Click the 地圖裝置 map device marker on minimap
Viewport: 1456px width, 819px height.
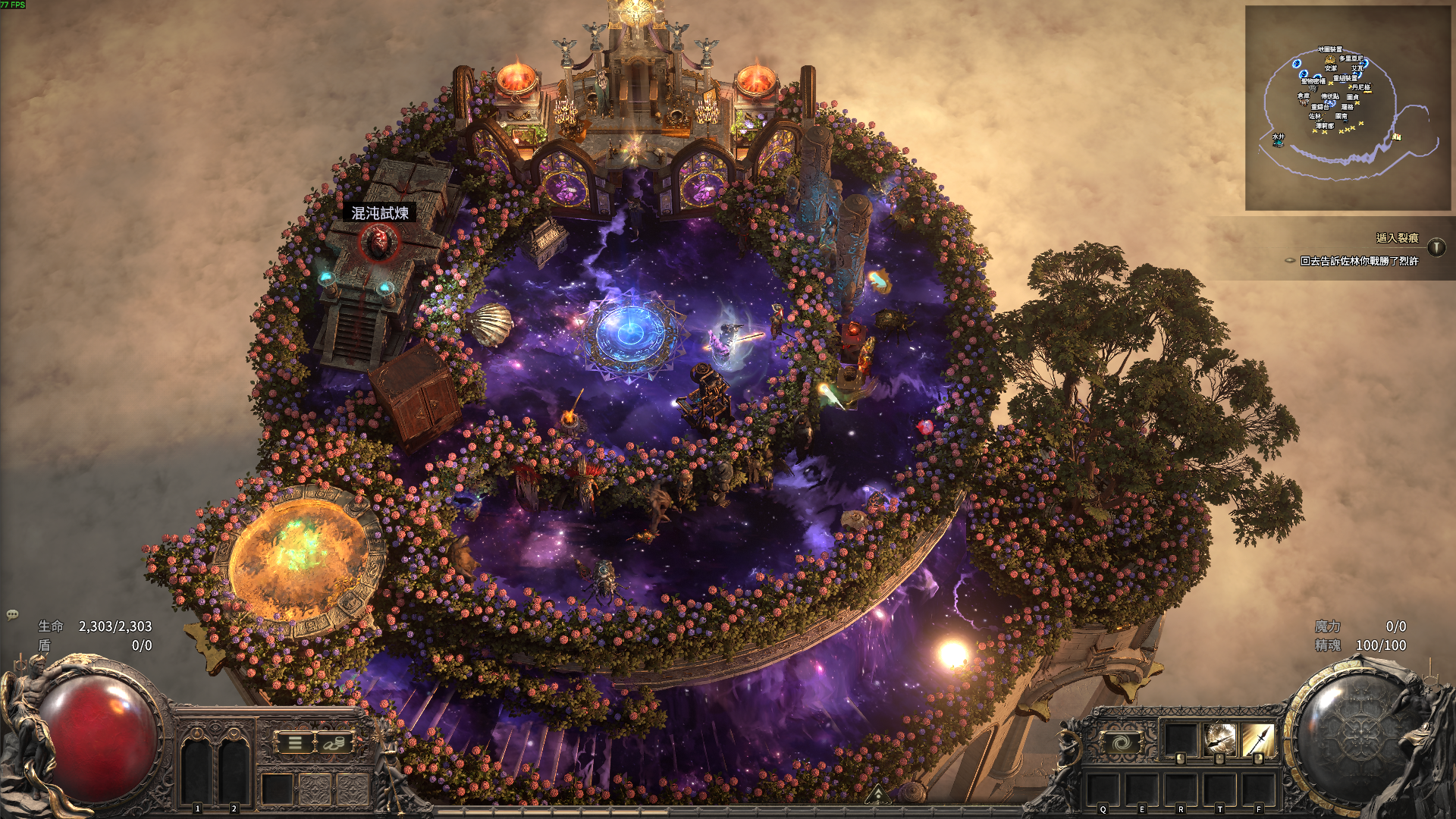pyautogui.click(x=1329, y=50)
